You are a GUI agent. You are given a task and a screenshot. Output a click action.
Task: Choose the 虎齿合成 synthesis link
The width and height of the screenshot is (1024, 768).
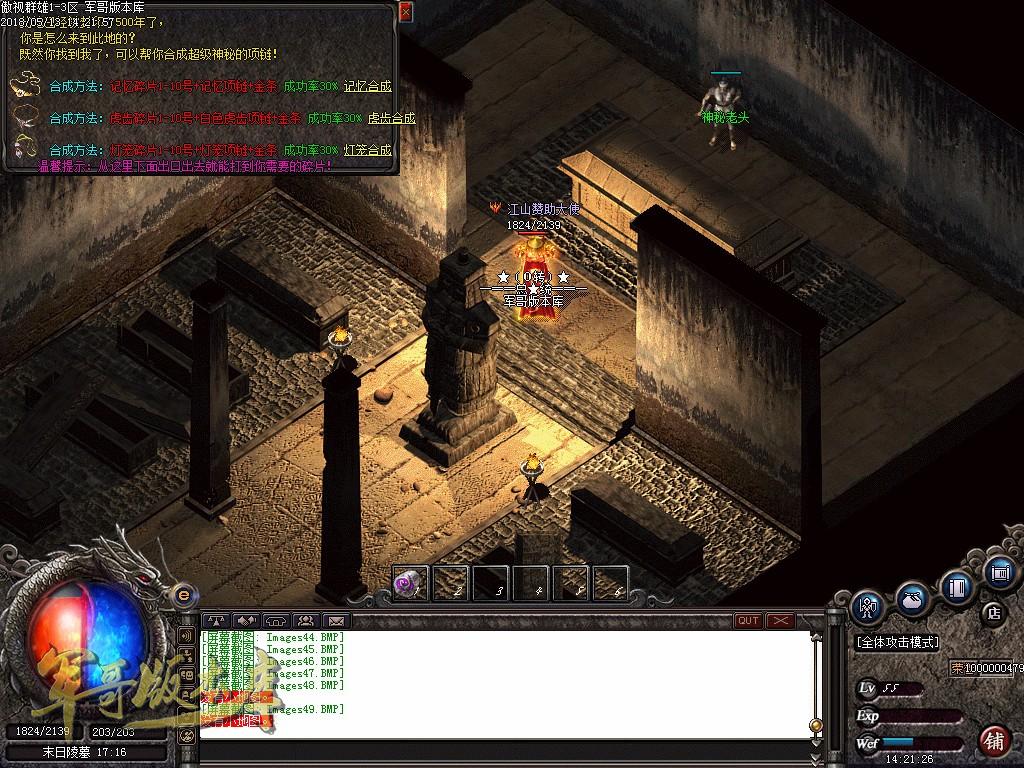point(391,118)
